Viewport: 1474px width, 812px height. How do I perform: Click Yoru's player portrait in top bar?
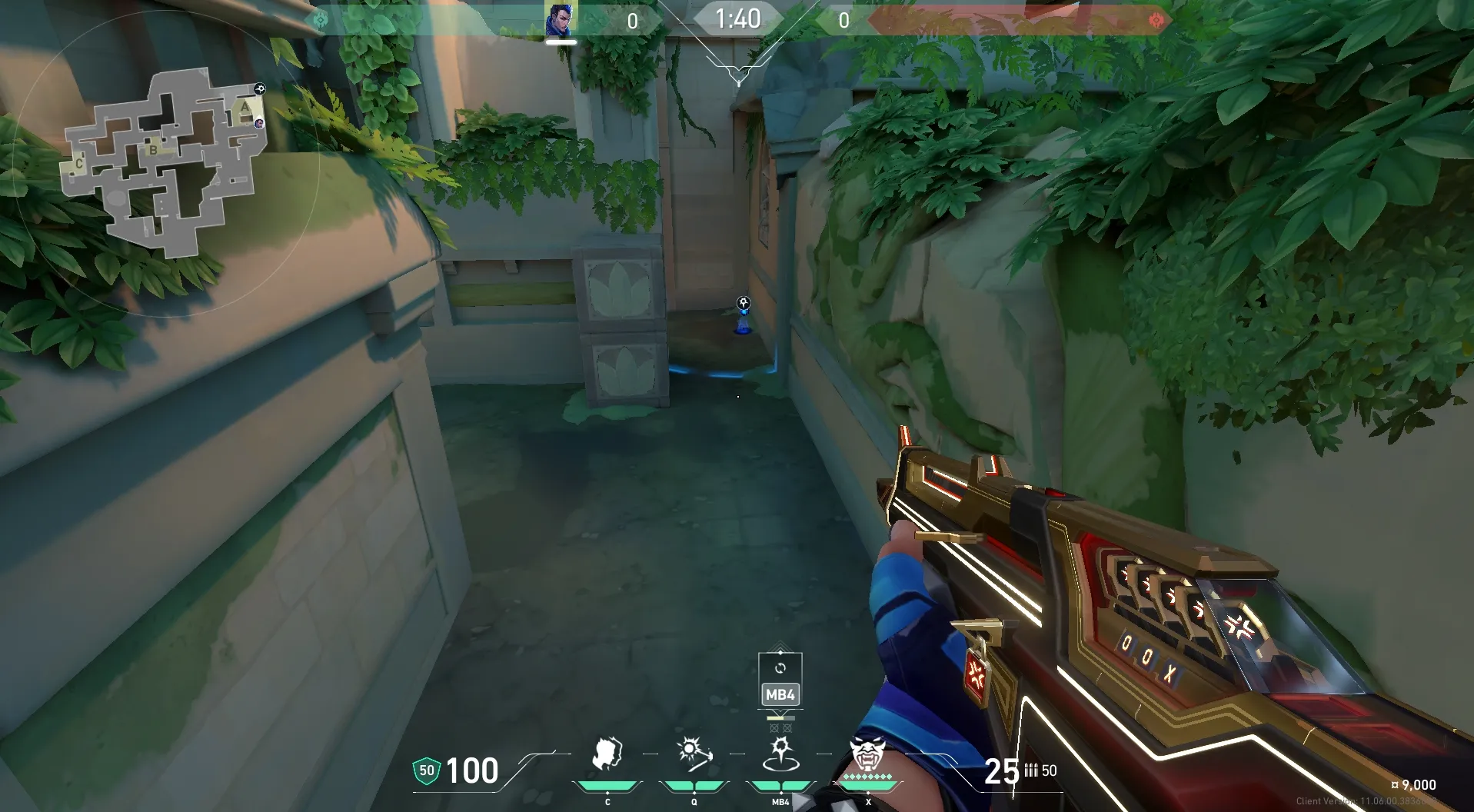[x=561, y=19]
